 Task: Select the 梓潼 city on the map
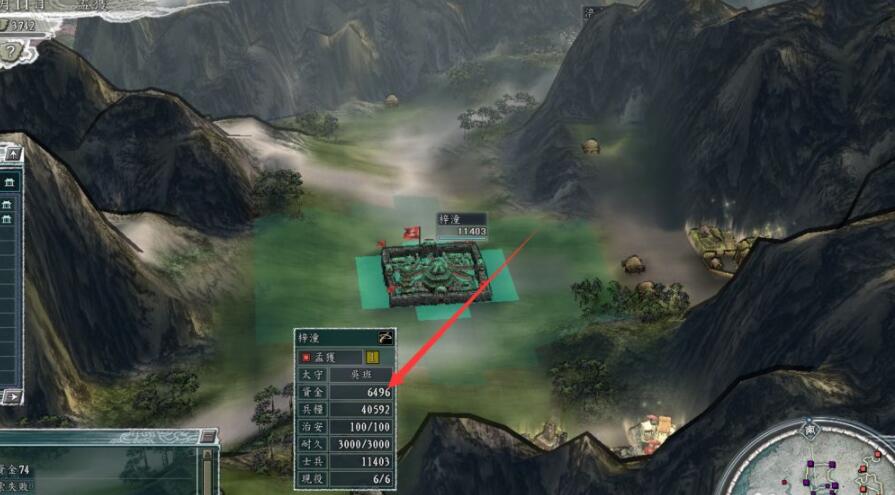pos(433,274)
